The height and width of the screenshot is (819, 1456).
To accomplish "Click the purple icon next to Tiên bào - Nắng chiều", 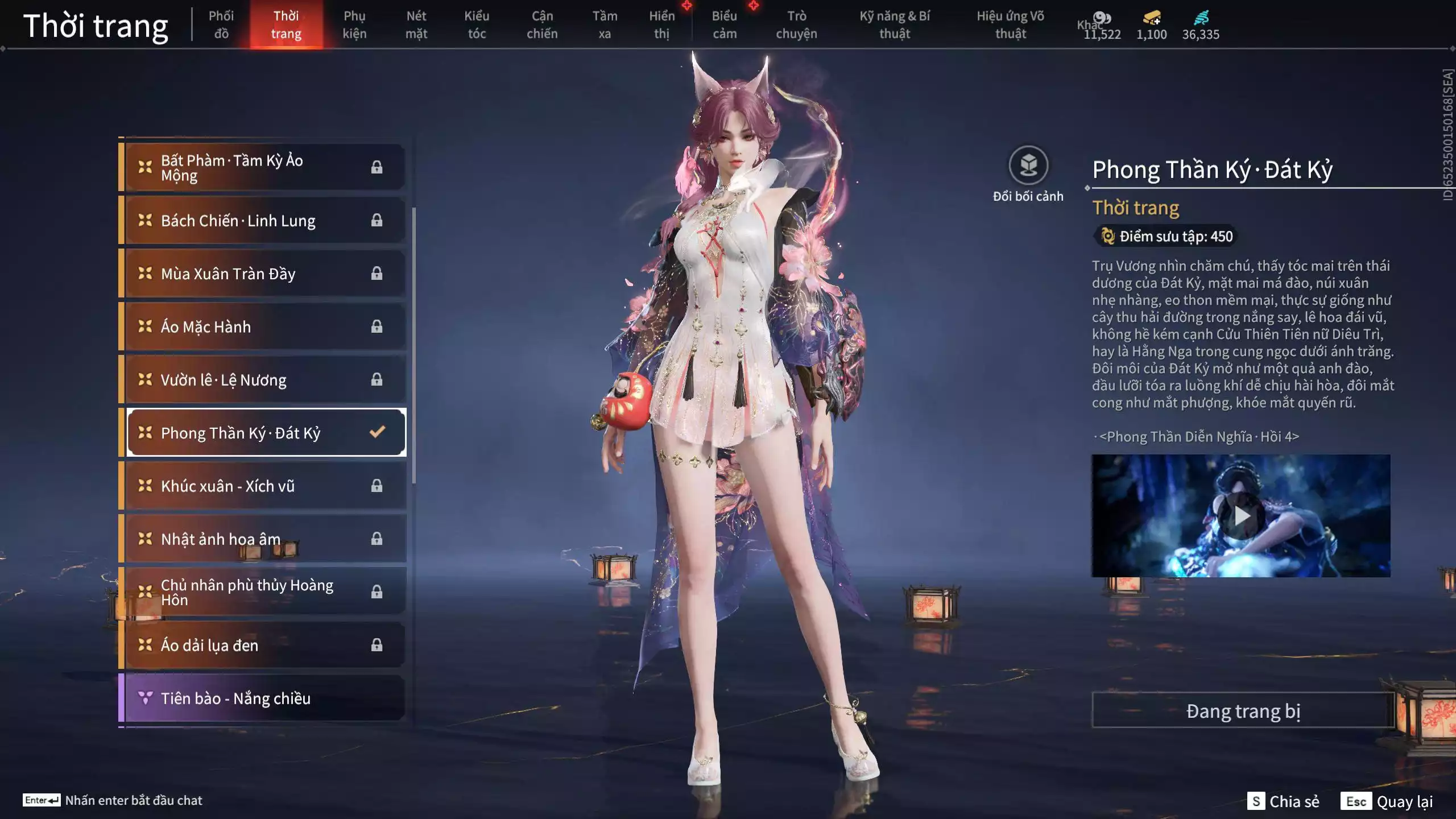I will [x=146, y=698].
